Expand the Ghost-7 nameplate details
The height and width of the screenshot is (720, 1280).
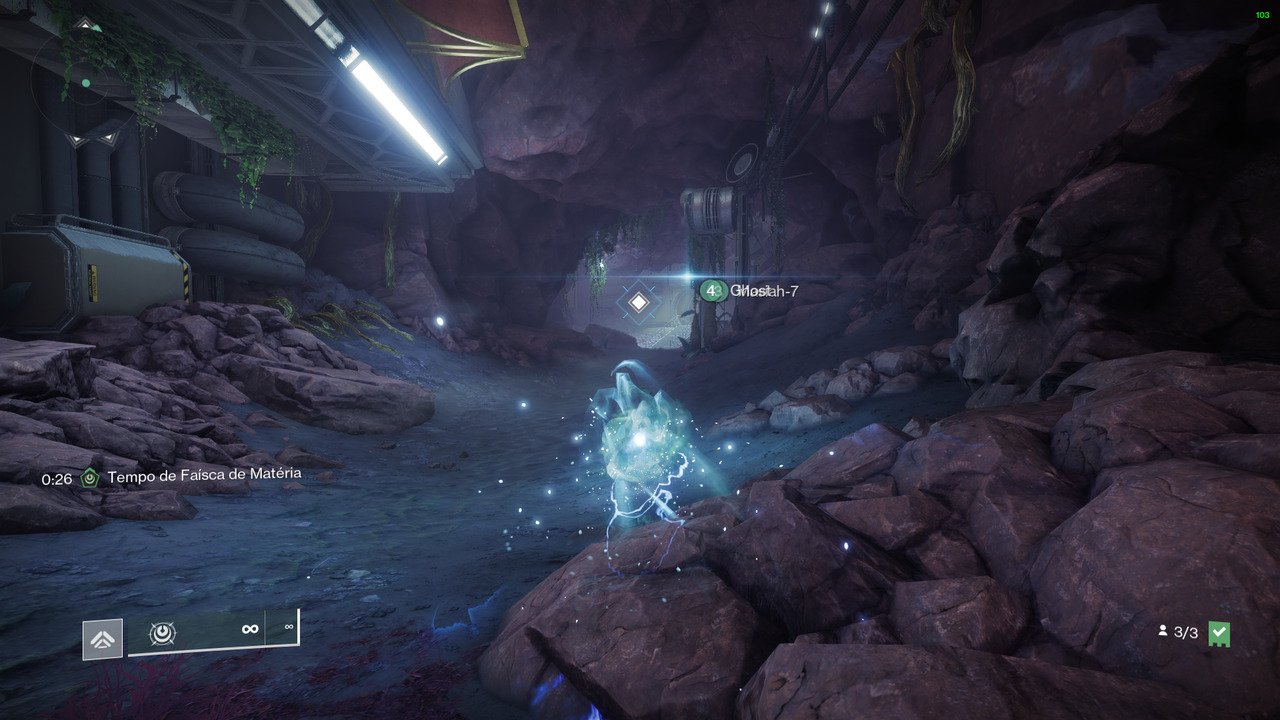(752, 292)
